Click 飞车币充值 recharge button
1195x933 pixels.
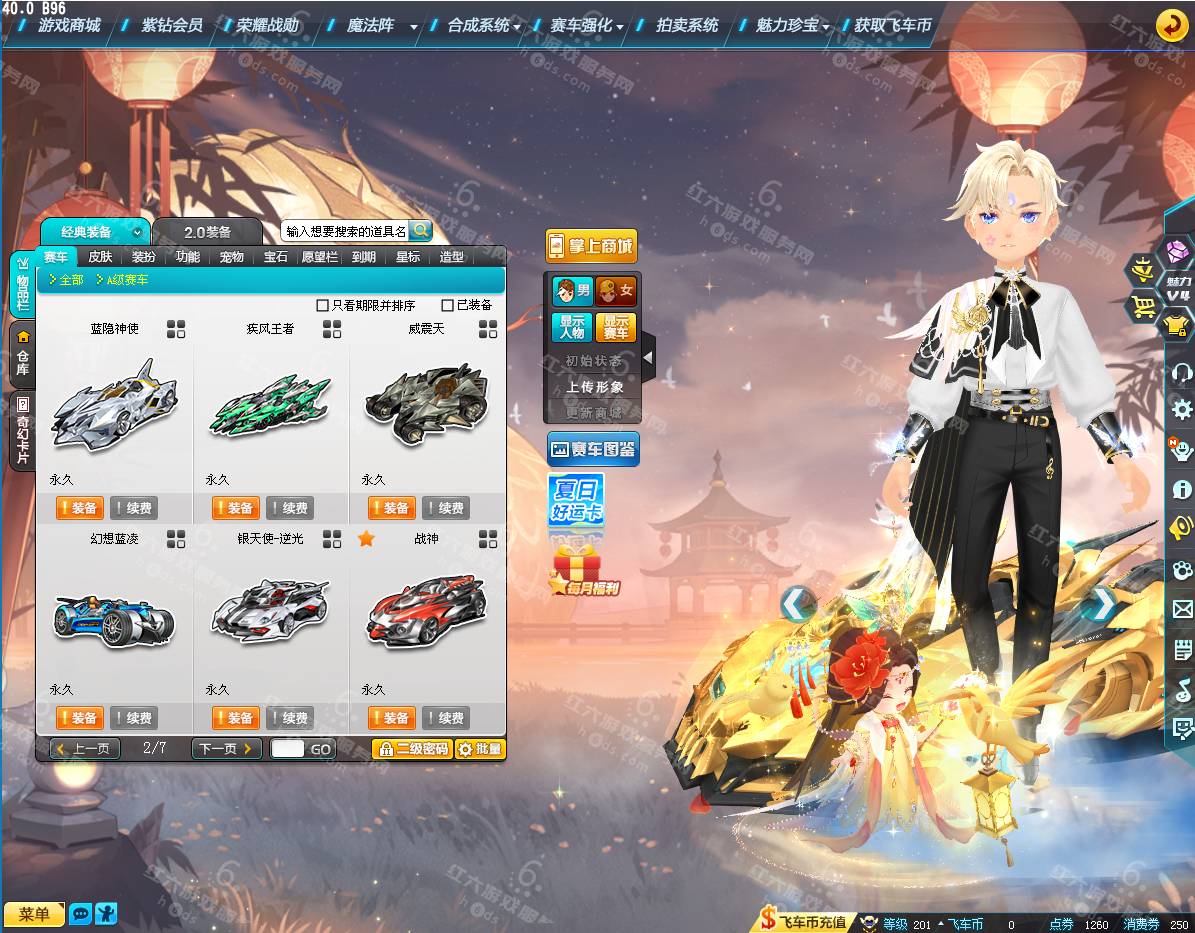click(x=803, y=922)
